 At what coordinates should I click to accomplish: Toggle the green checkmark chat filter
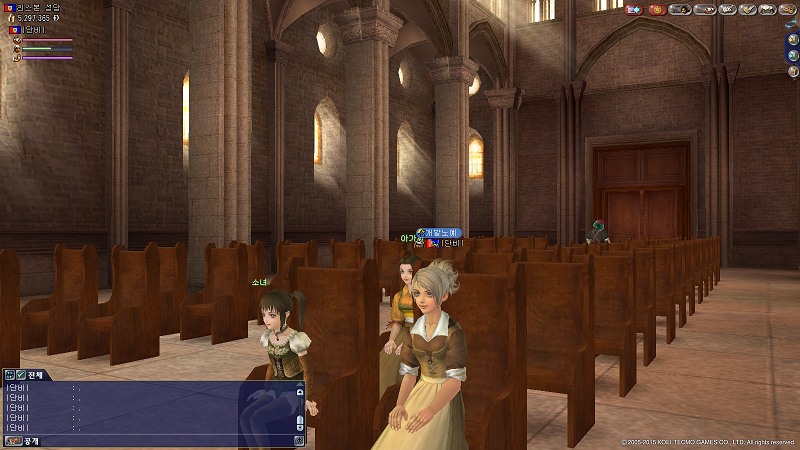(20, 375)
